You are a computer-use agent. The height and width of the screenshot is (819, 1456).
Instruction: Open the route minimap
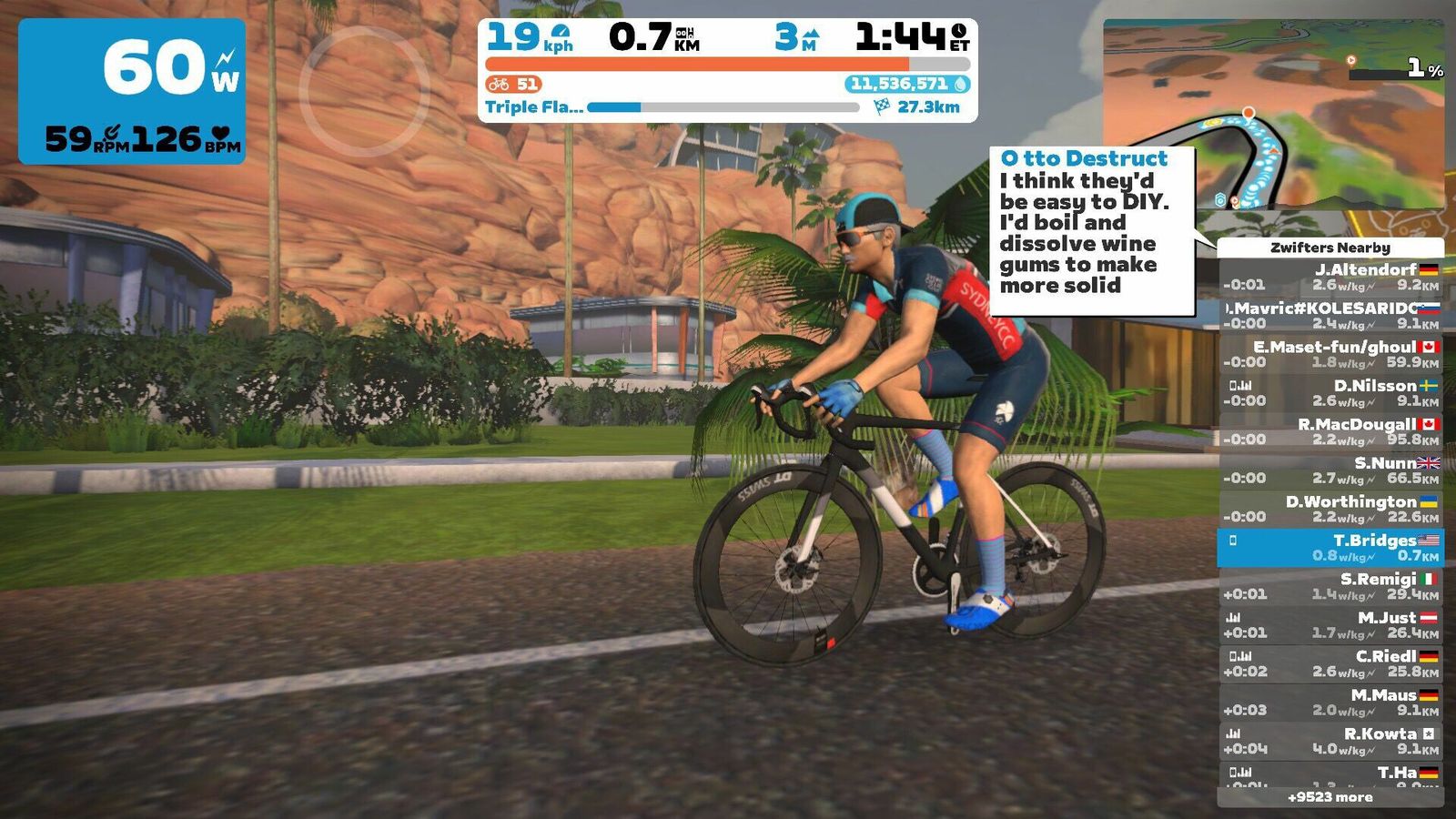coord(1272,115)
